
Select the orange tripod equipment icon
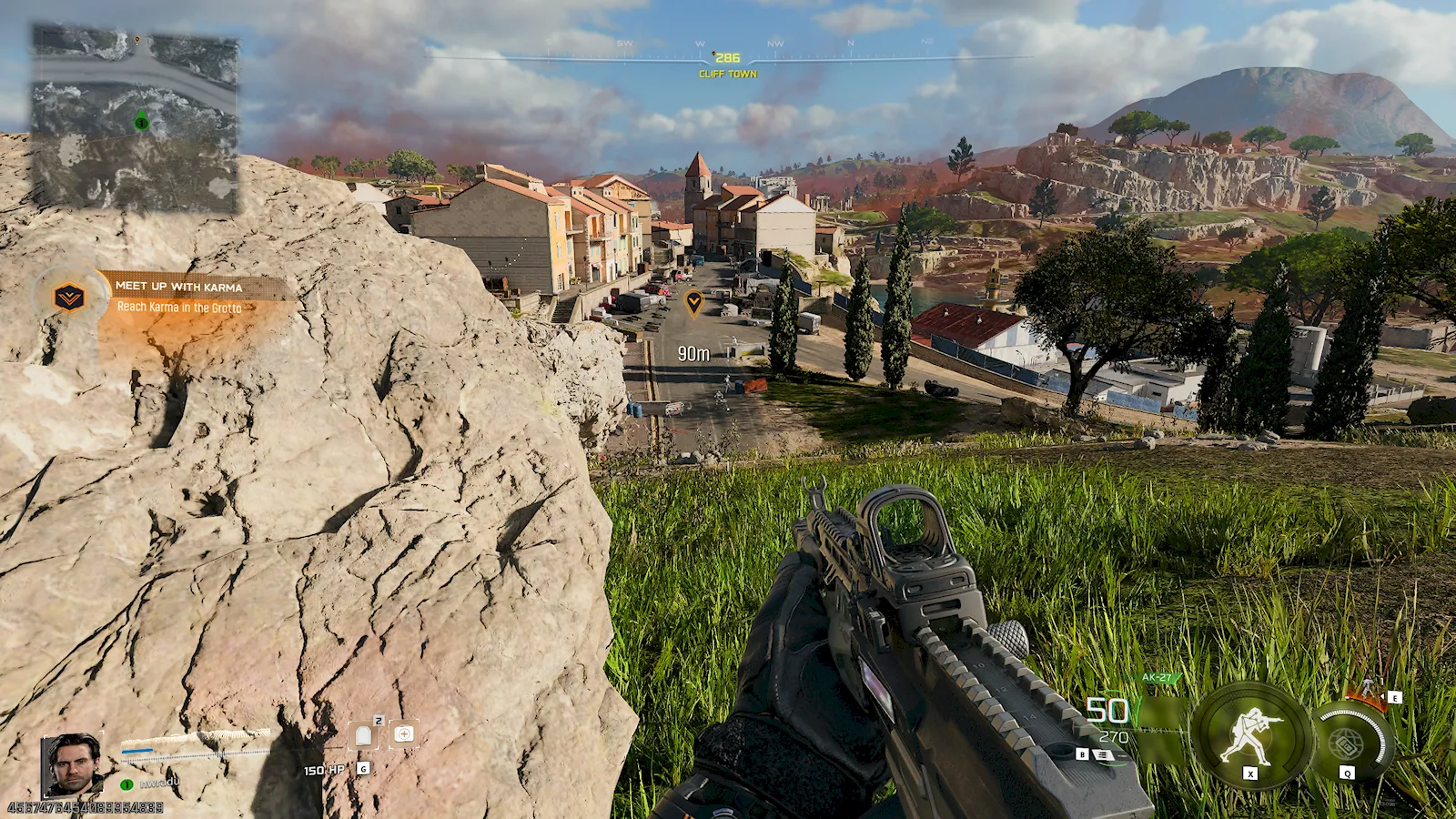1368,689
